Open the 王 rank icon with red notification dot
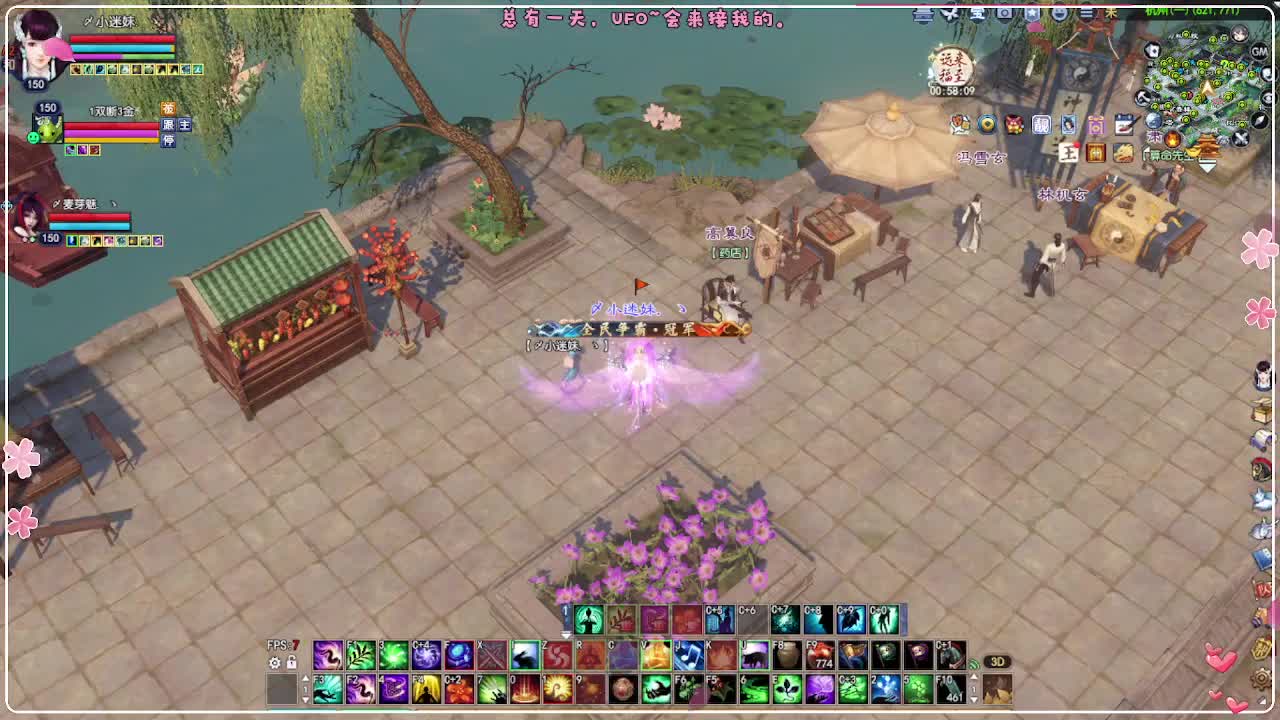Viewport: 1280px width, 720px height. 1068,152
